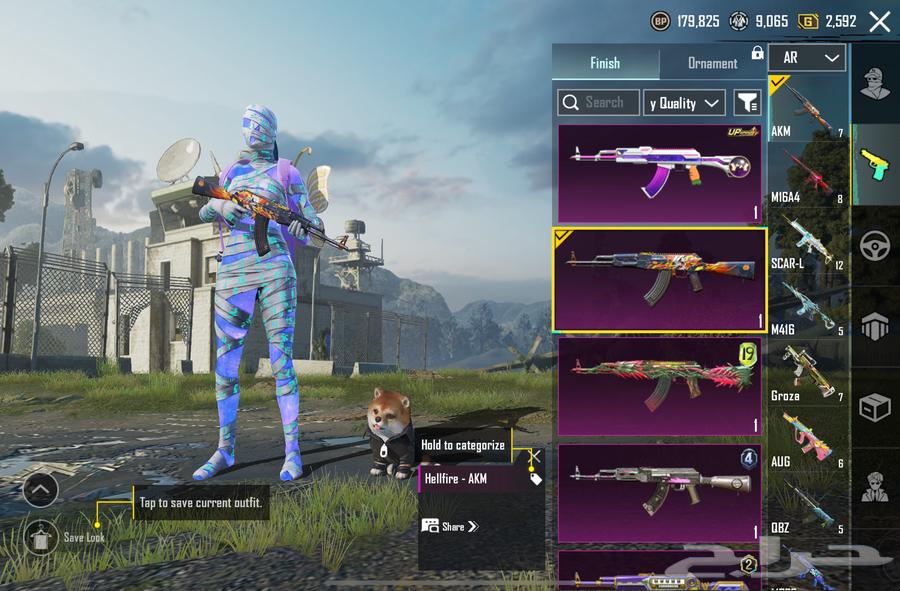Open the AR weapon type dropdown
This screenshot has height=591, width=900.
tap(807, 58)
